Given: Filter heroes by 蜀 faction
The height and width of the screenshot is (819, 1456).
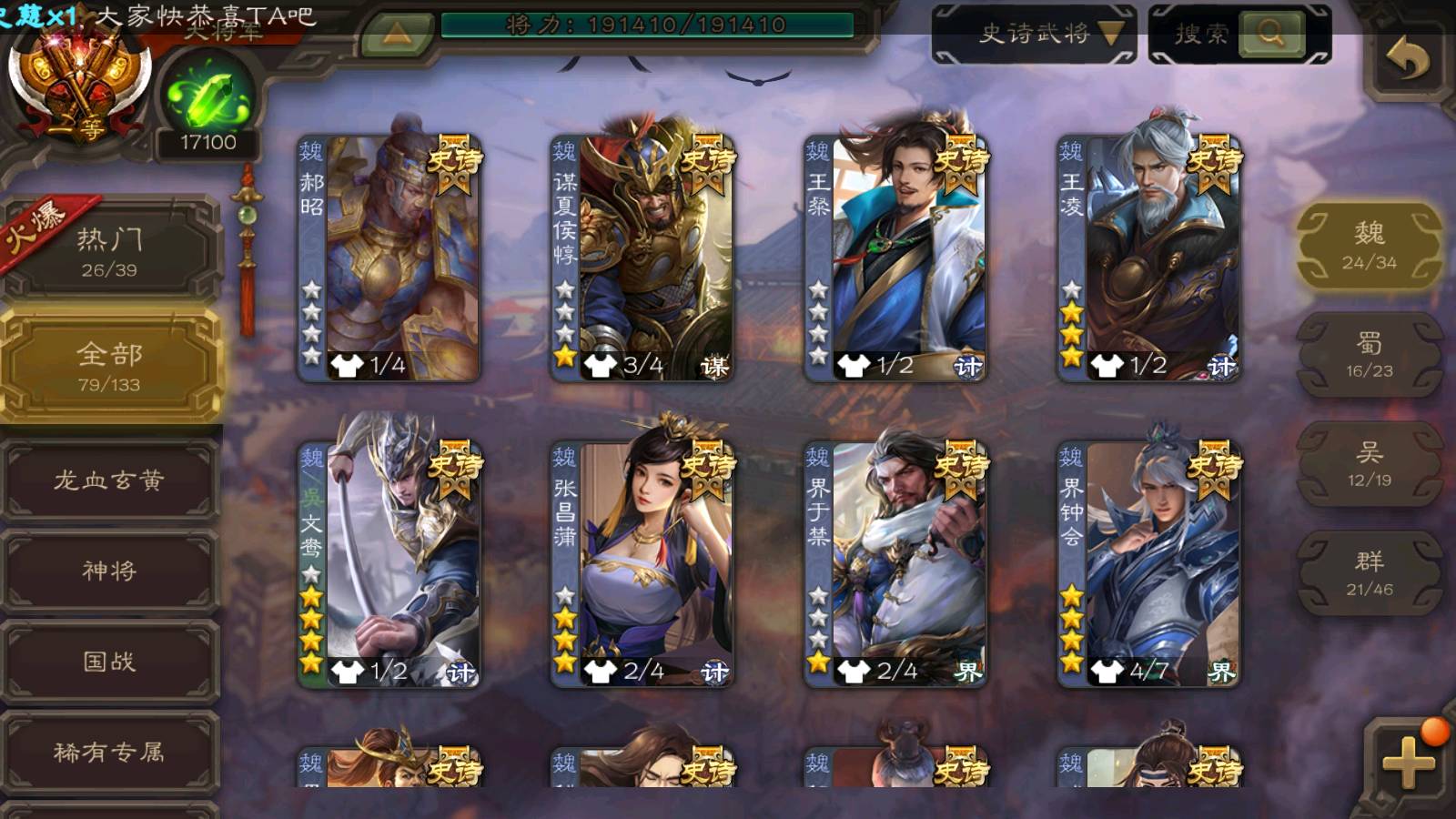Looking at the screenshot, I should 1369,355.
